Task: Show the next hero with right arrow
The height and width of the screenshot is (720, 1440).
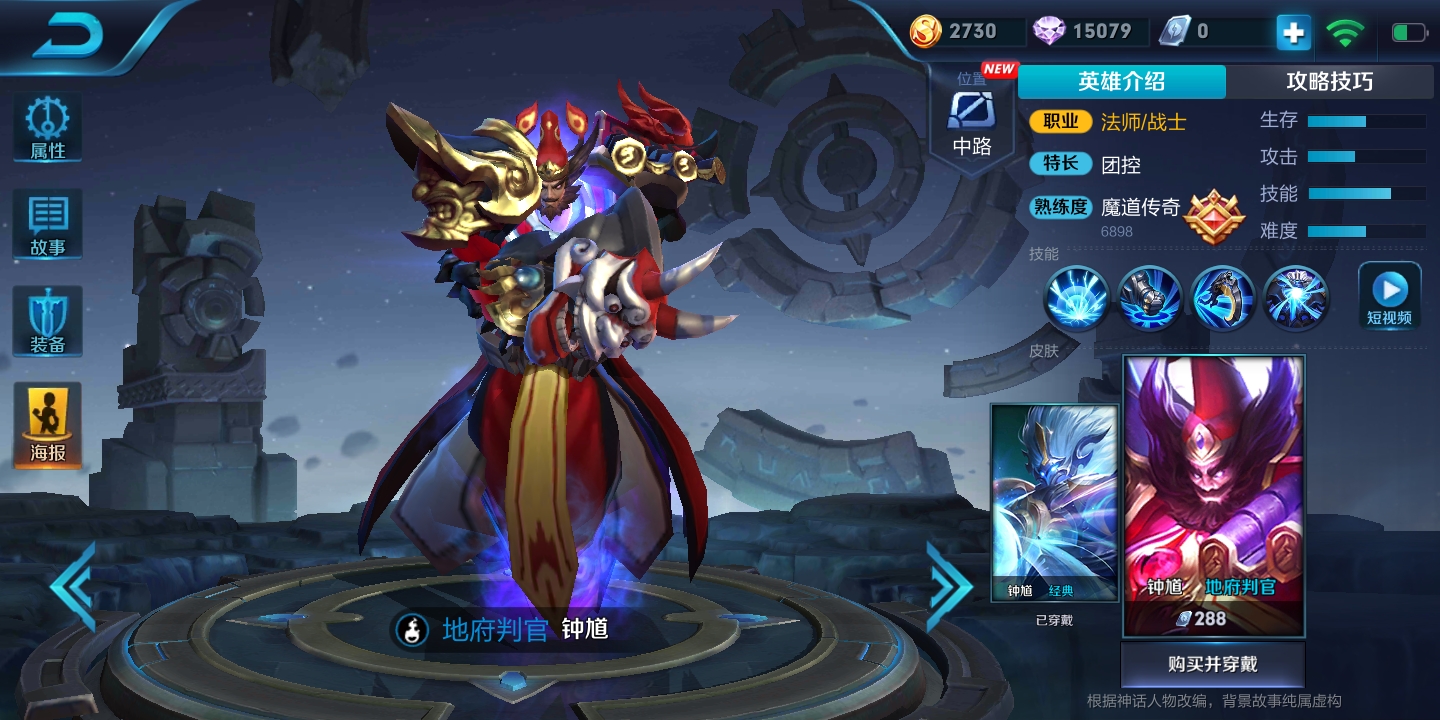Action: [948, 586]
